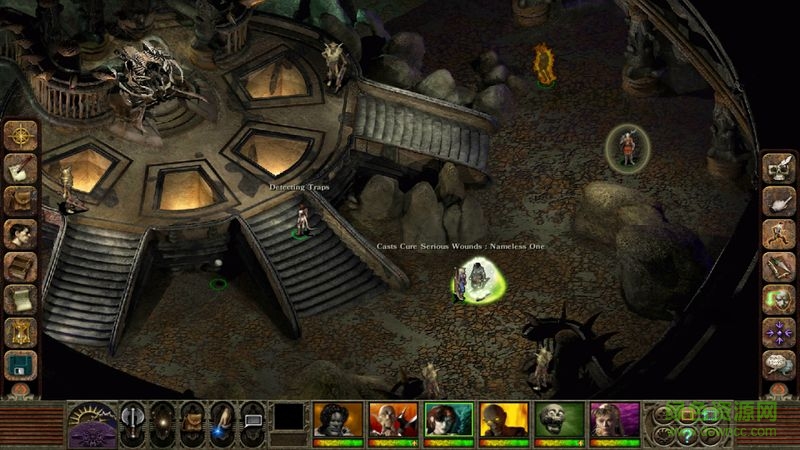This screenshot has width=800, height=450.
Task: Open the priest scroll icon
Action: [20, 299]
